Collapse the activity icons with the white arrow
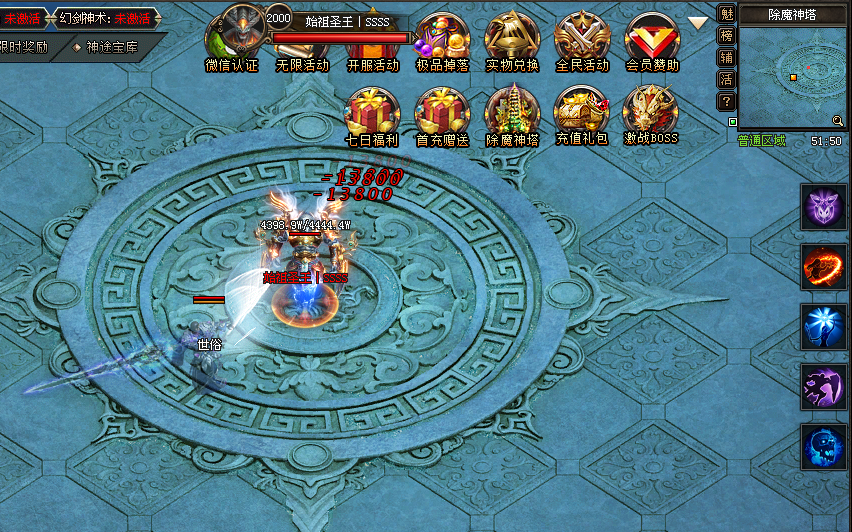 698,23
